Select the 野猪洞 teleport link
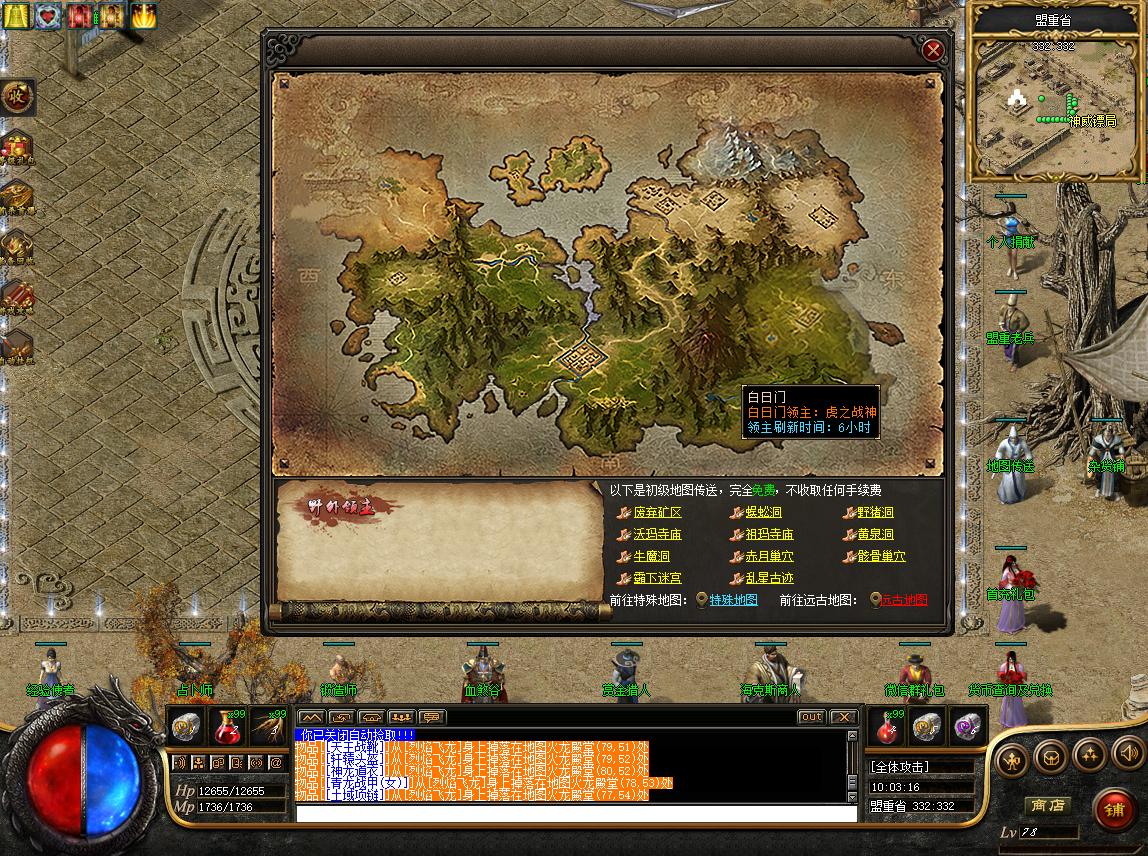The width and height of the screenshot is (1148, 856). 875,512
